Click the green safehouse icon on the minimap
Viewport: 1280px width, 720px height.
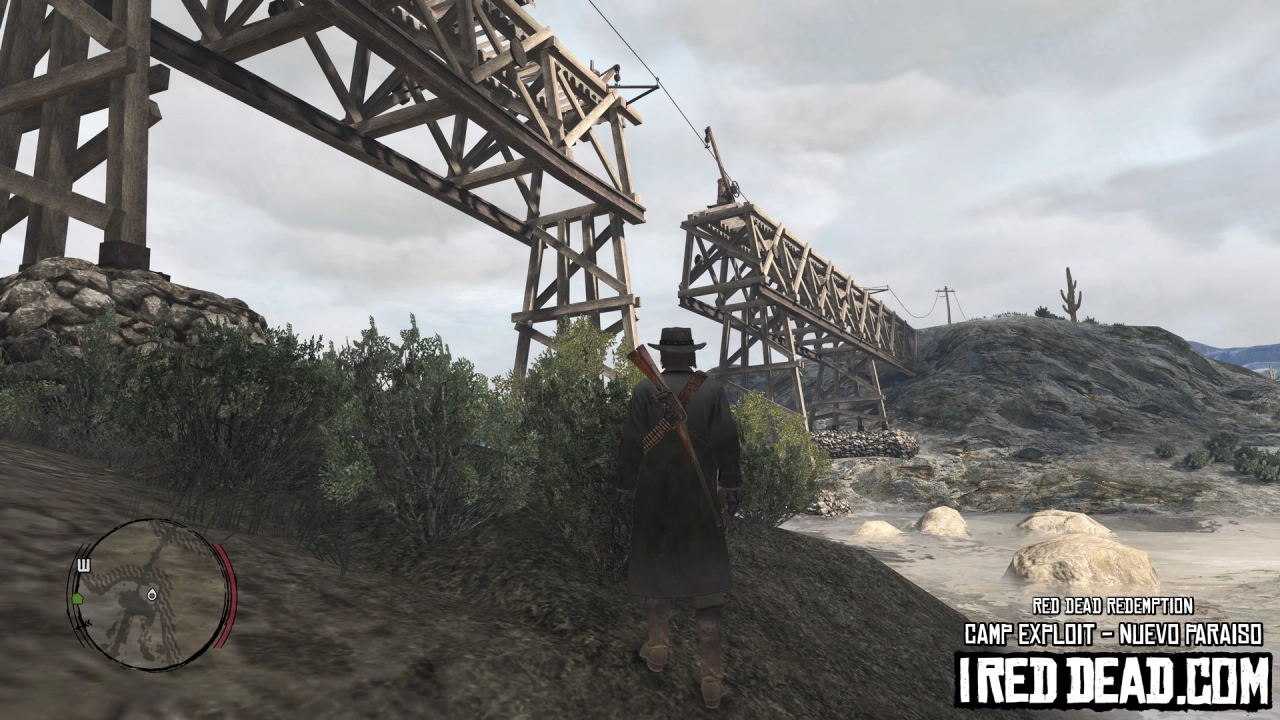point(78,597)
